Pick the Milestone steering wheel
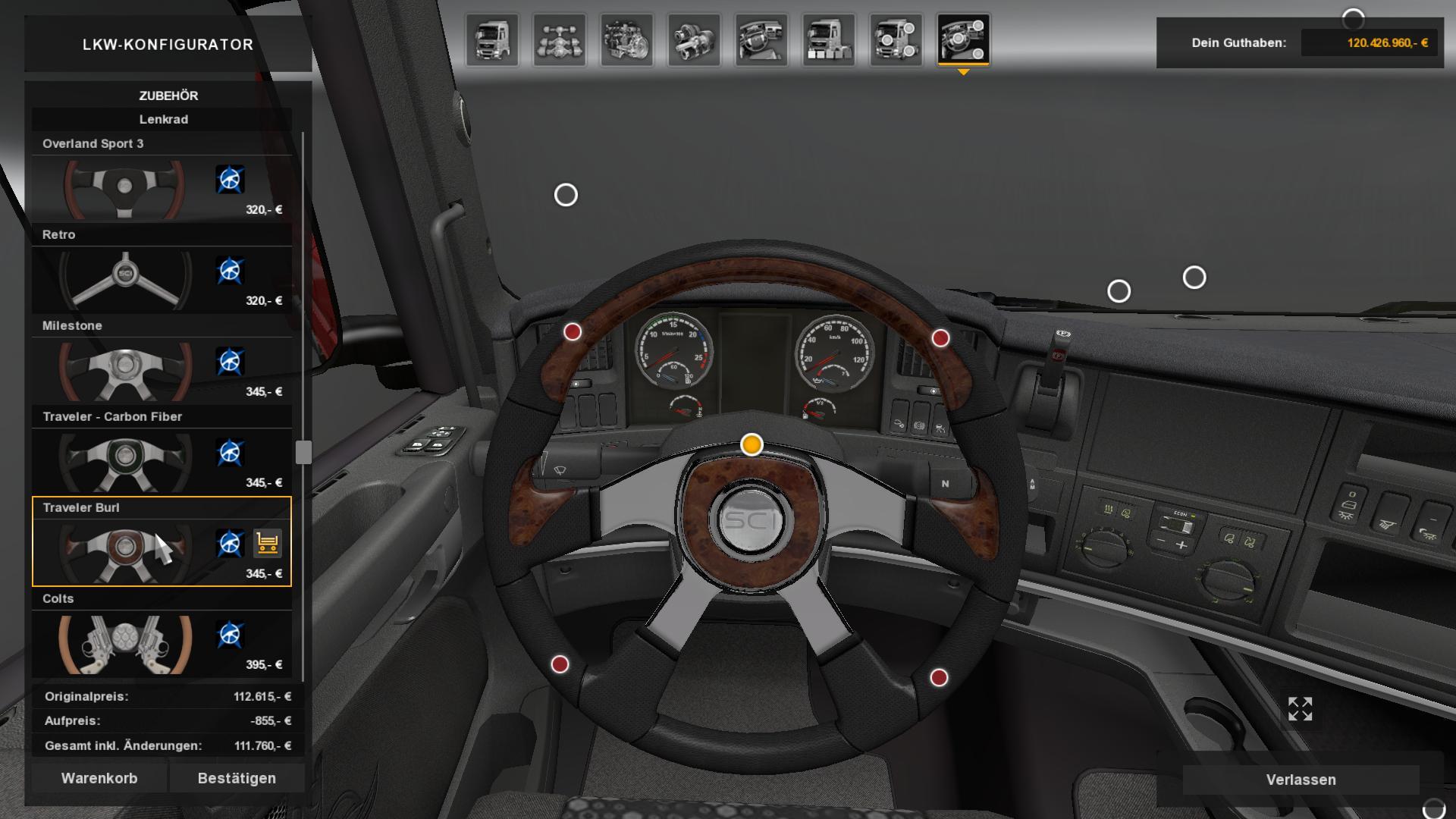1456x819 pixels. pyautogui.click(x=125, y=369)
